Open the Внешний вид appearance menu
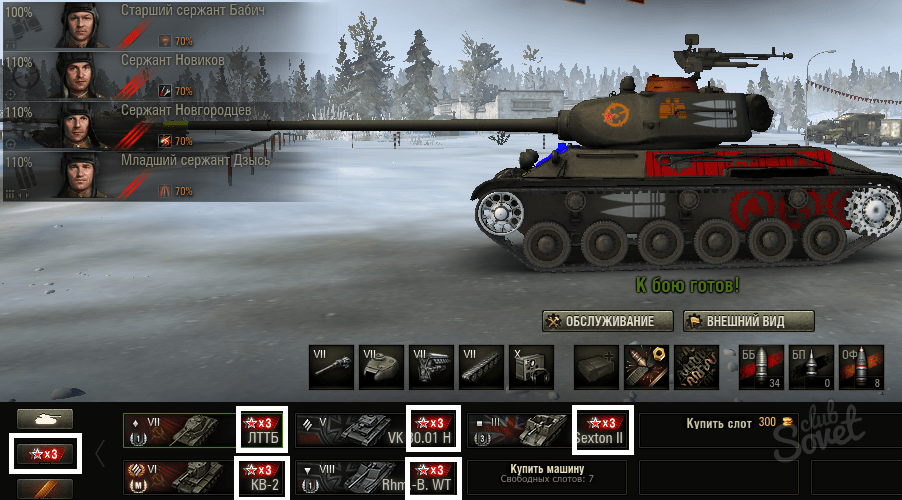Image resolution: width=902 pixels, height=500 pixels. coord(748,321)
